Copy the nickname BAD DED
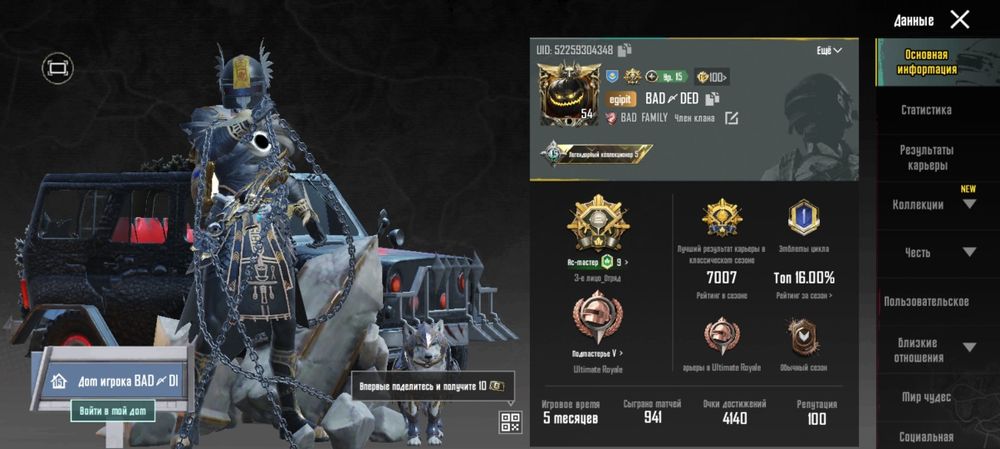The height and width of the screenshot is (449, 1000). tap(713, 99)
